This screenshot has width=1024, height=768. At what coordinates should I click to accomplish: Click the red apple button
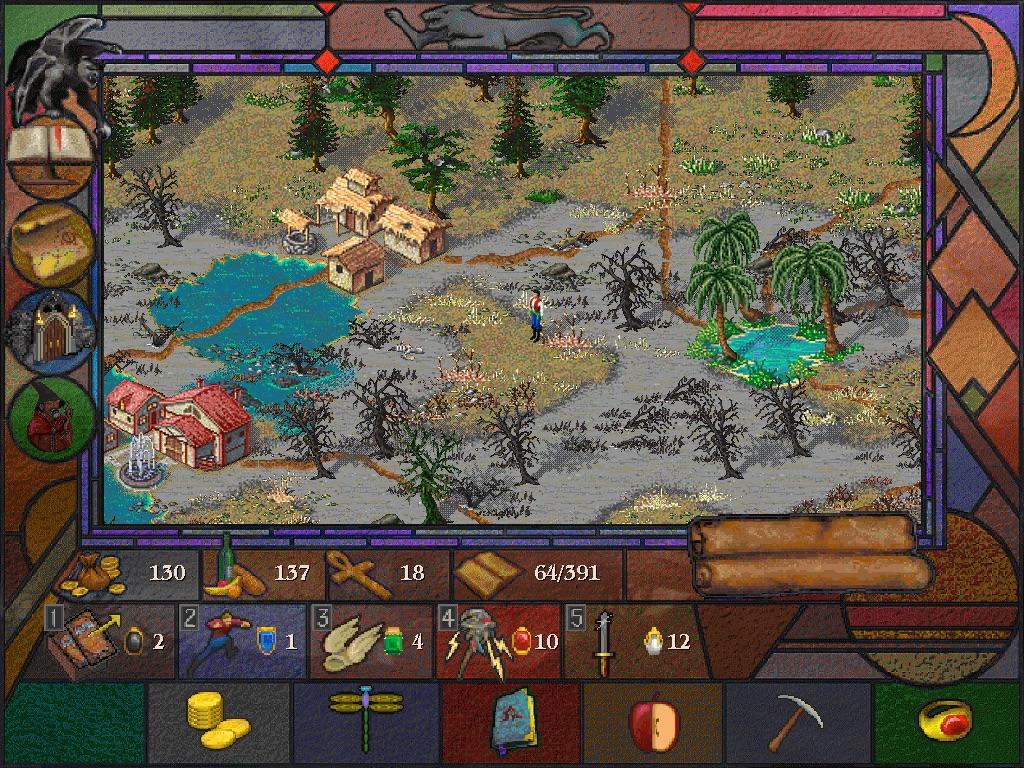pyautogui.click(x=654, y=721)
